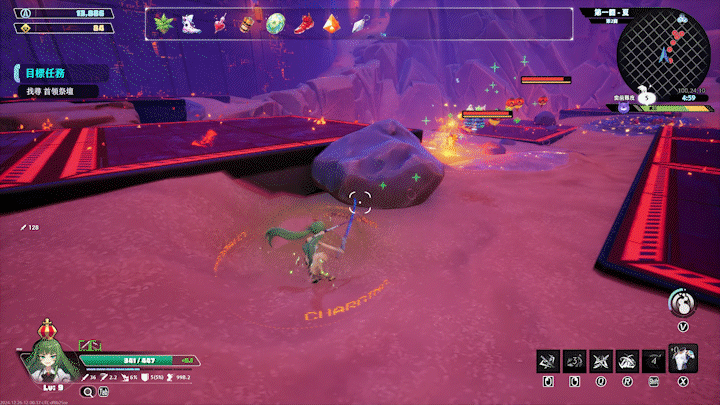The width and height of the screenshot is (720, 405).
Task: Use the round white consumable icon above V
Action: [682, 303]
